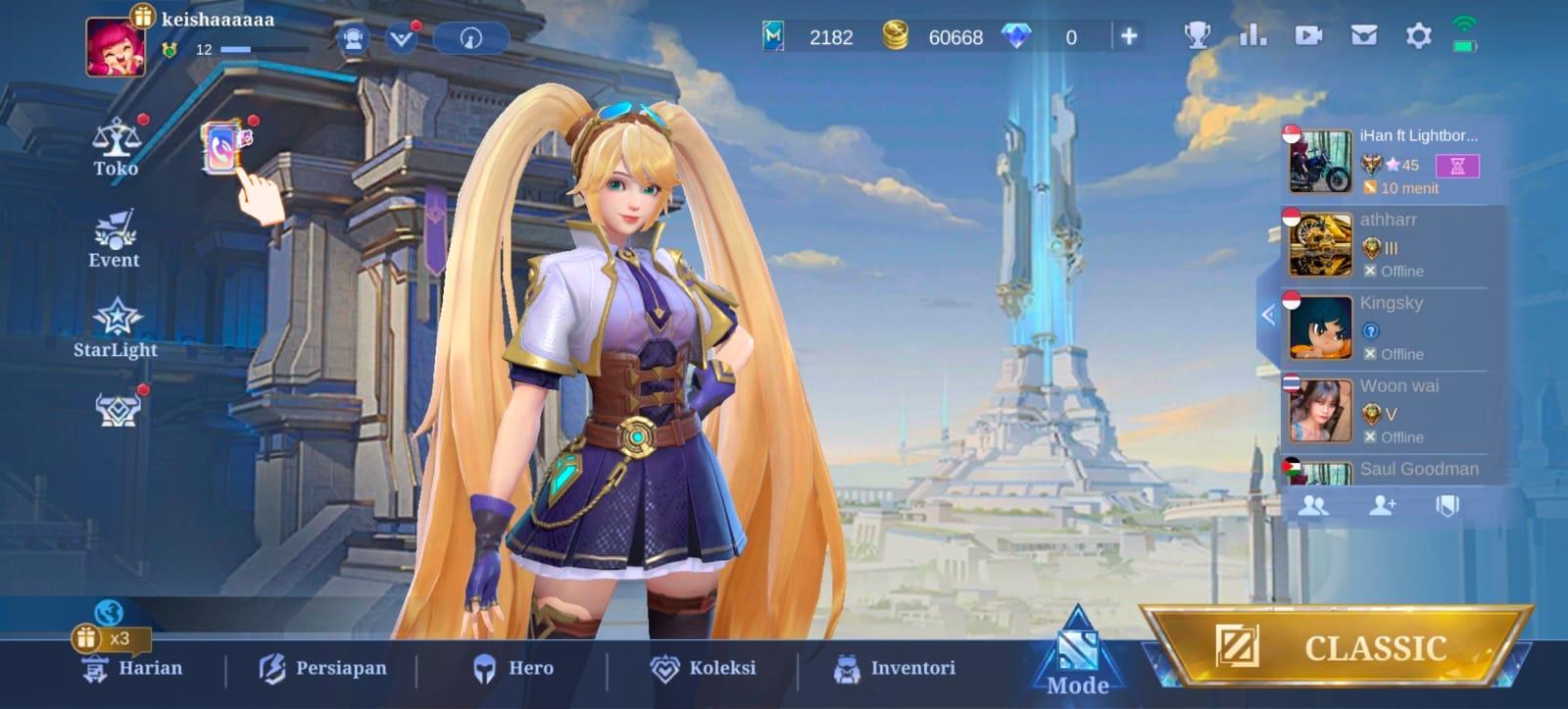Open the Hero list
The height and width of the screenshot is (709, 1568).
click(514, 668)
